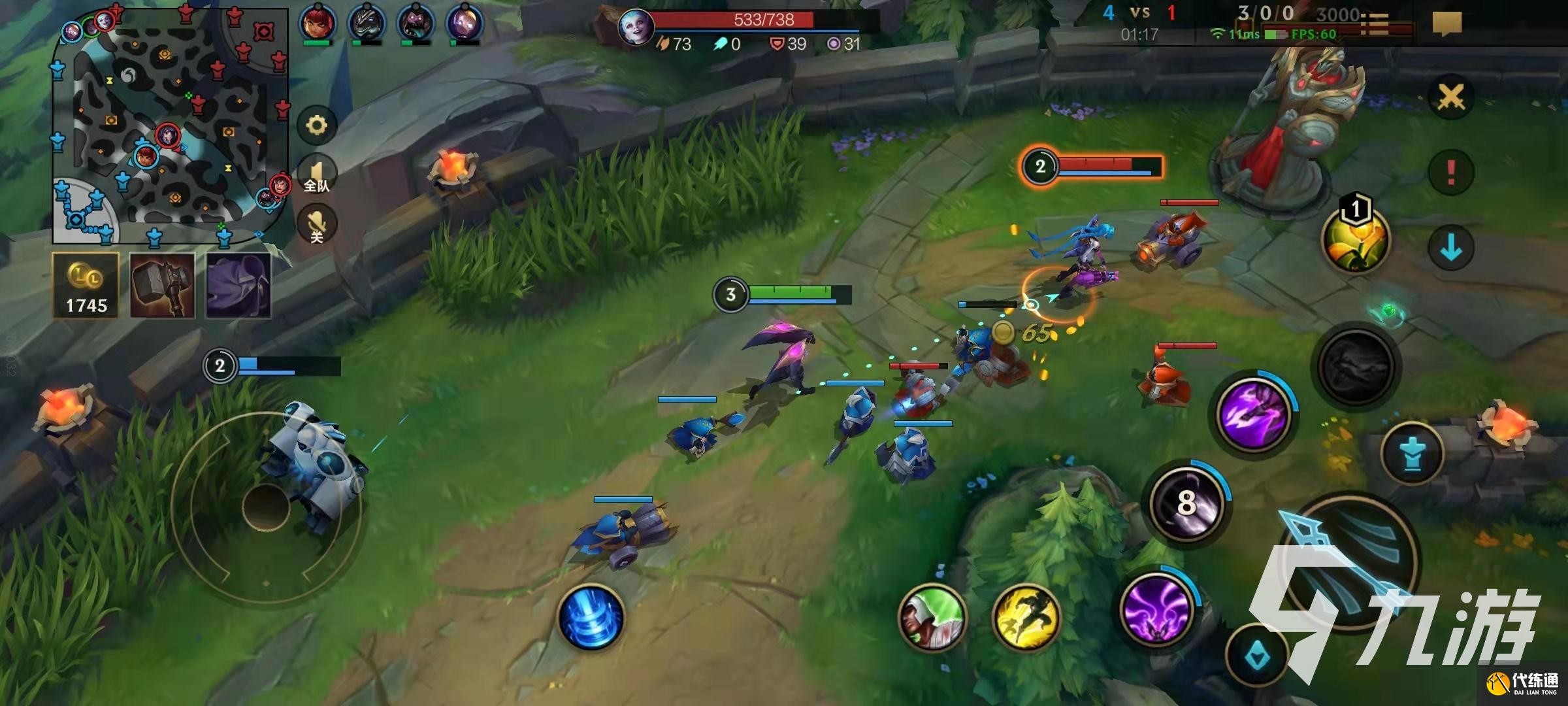Use the green-hooded summoner spell

(x=932, y=616)
